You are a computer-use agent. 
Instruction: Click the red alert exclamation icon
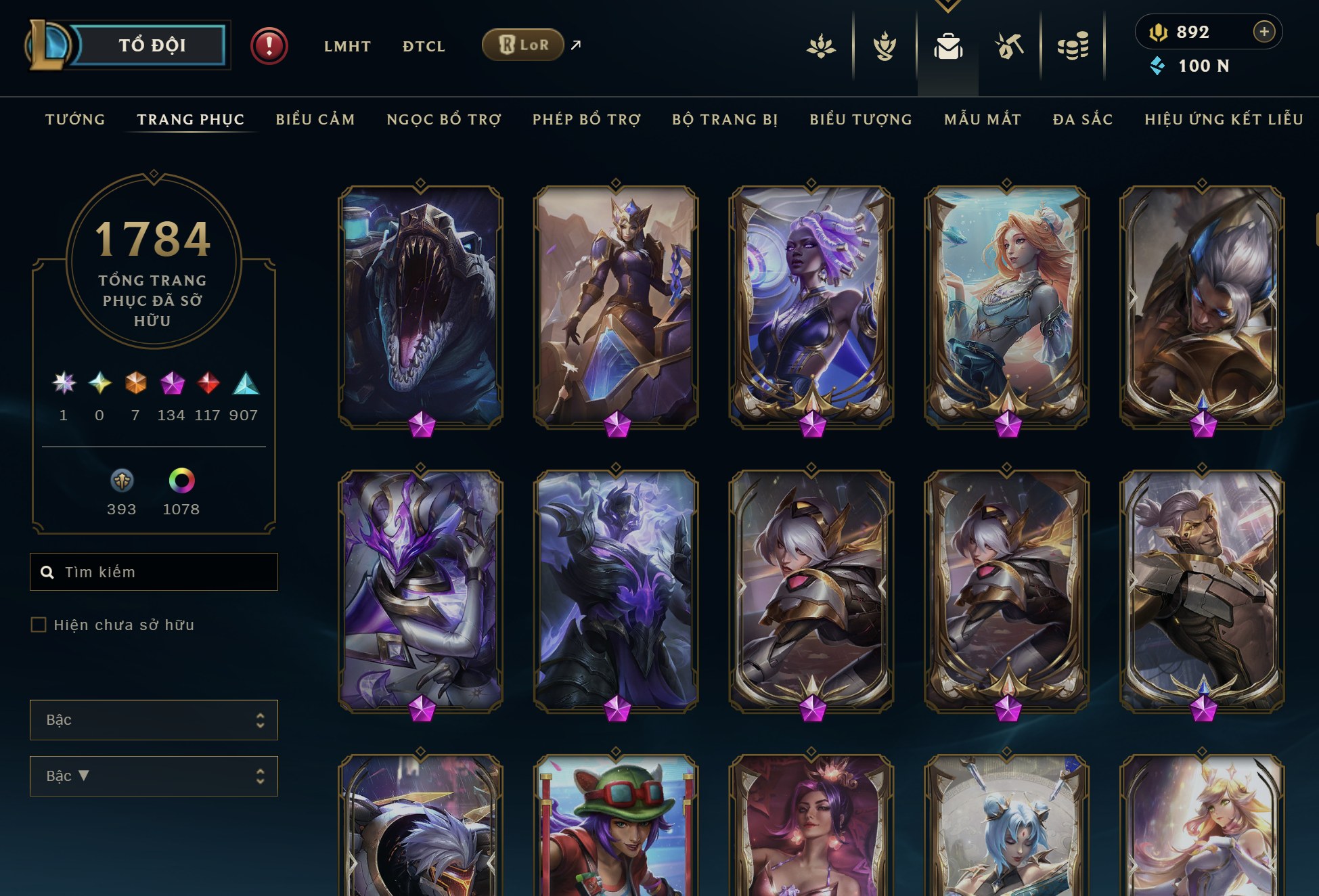(x=269, y=46)
